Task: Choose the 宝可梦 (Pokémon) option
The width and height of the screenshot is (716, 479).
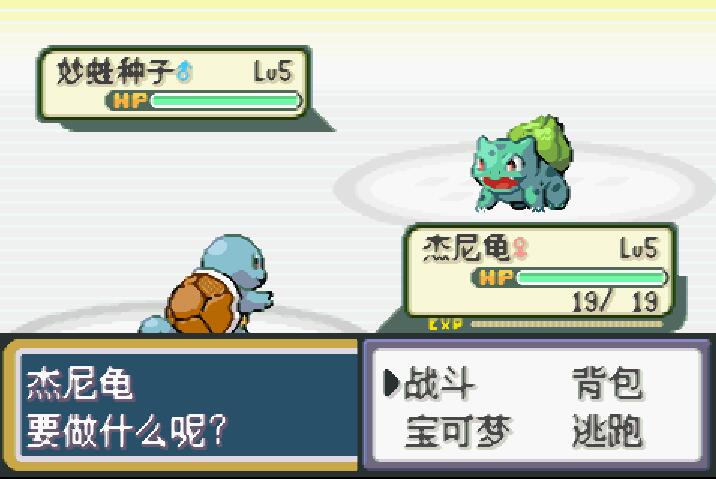Action: coord(458,432)
